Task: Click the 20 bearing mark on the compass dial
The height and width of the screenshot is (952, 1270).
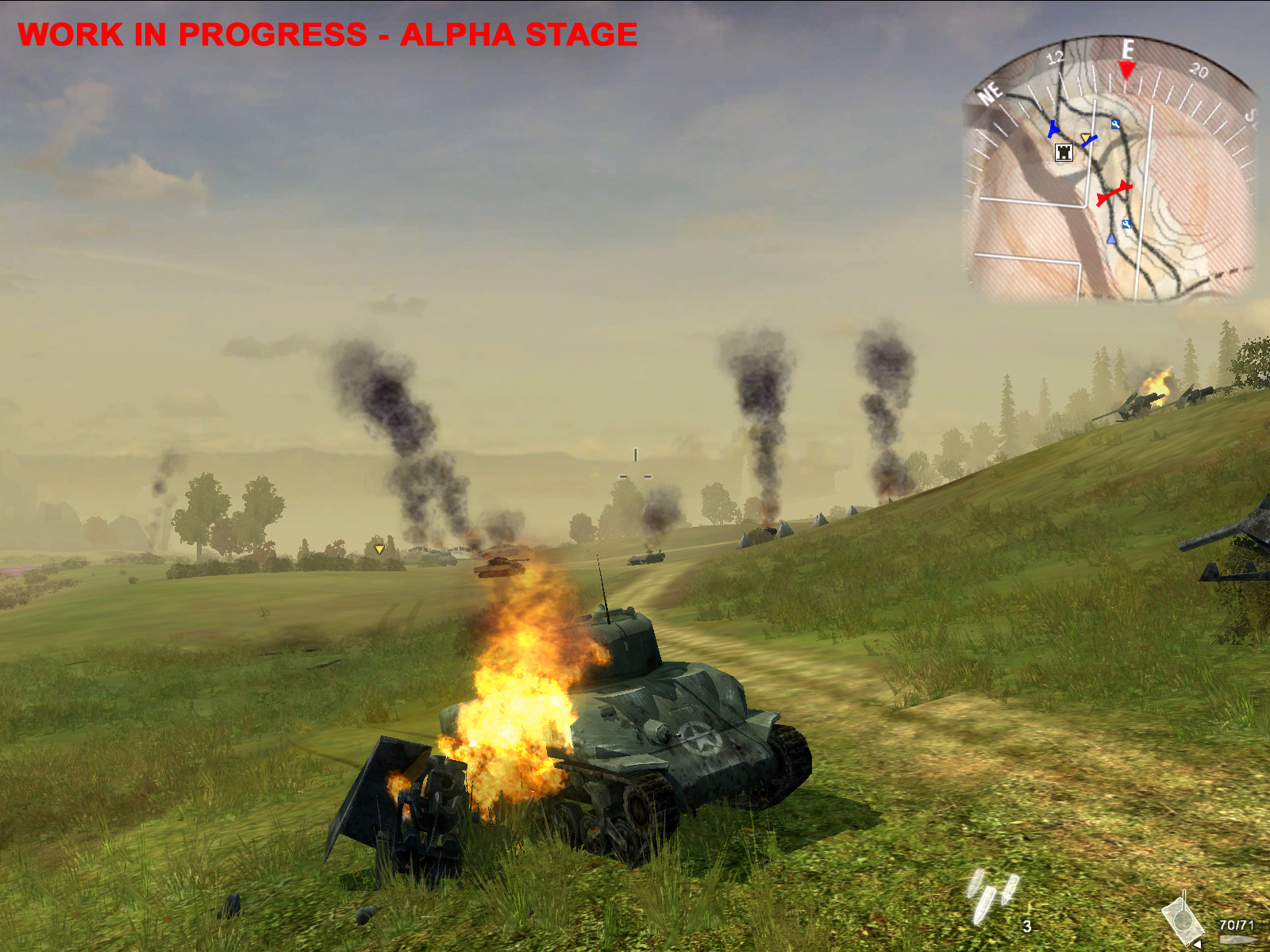Action: click(x=1198, y=70)
